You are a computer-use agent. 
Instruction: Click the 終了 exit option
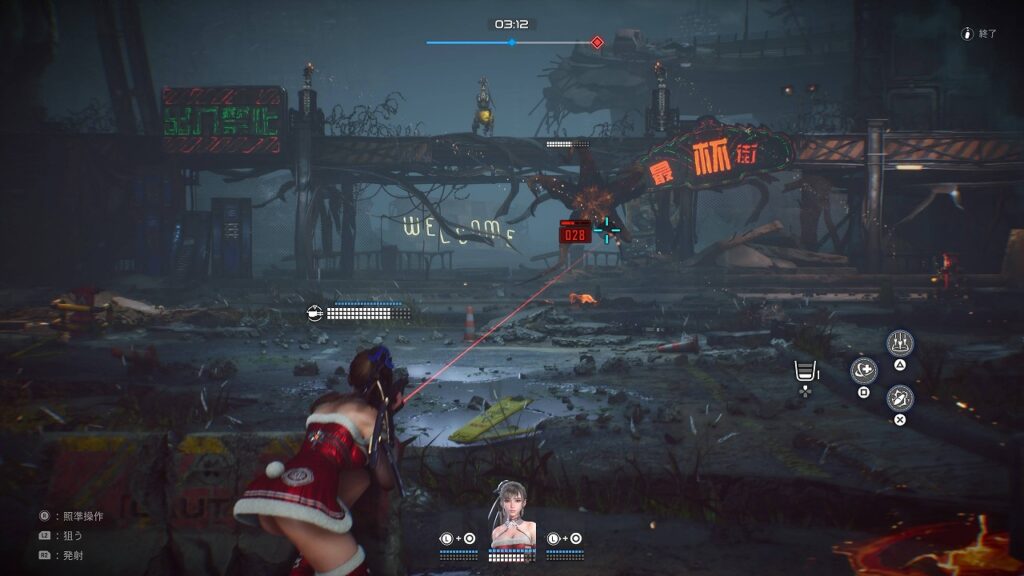pos(978,34)
